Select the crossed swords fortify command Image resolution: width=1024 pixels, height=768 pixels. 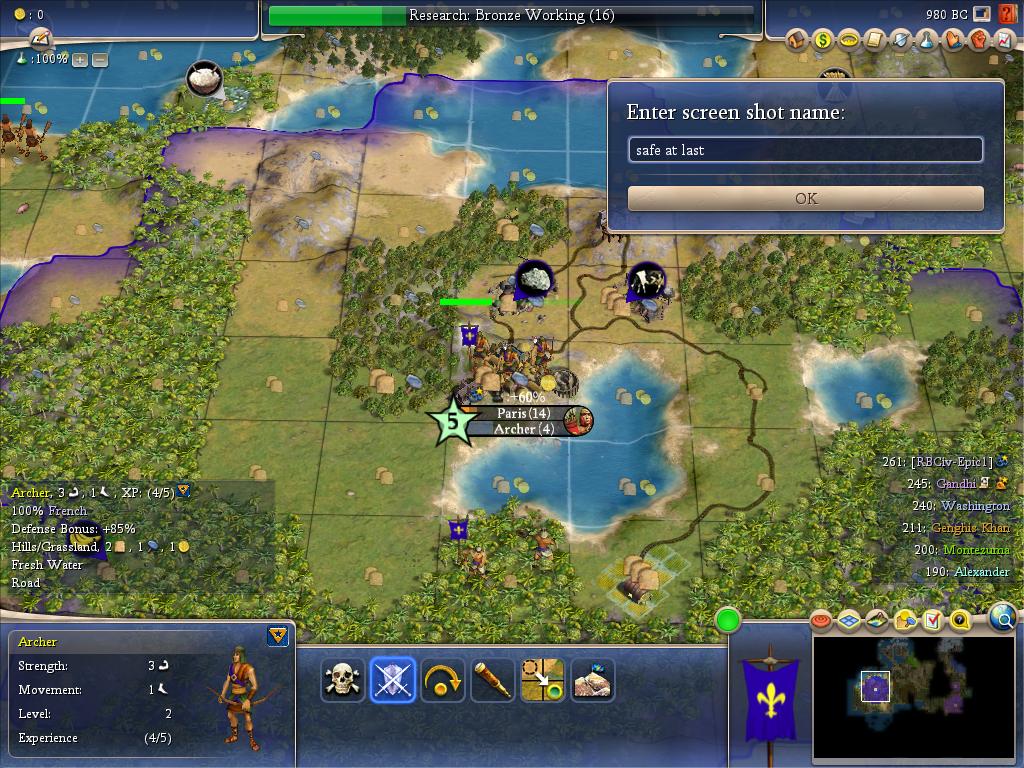pyautogui.click(x=392, y=680)
